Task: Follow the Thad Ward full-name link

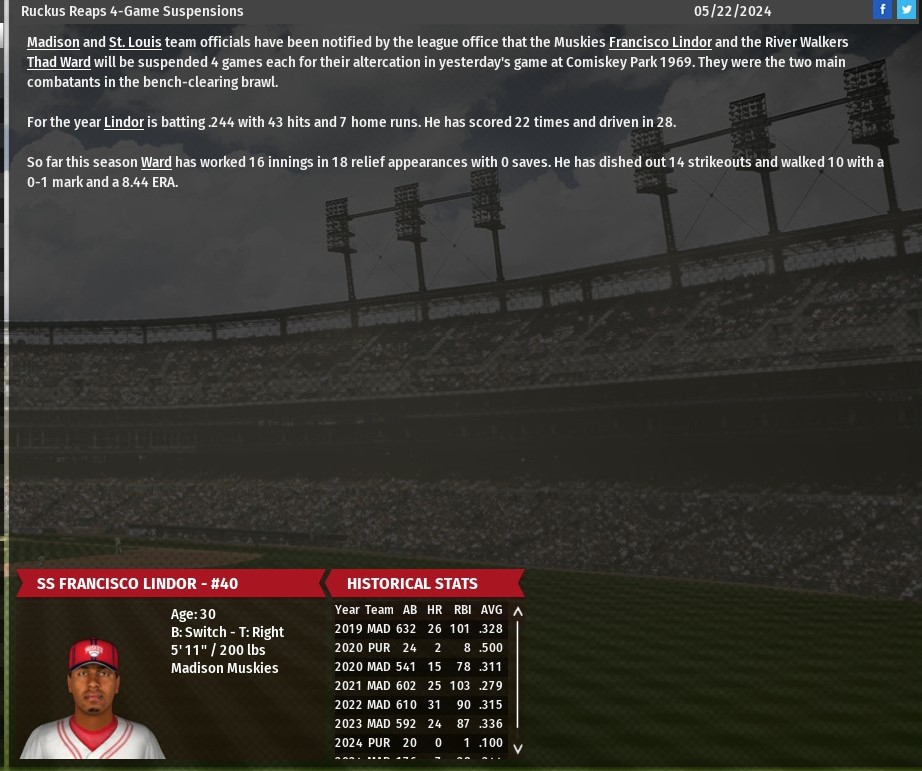Action: (59, 62)
